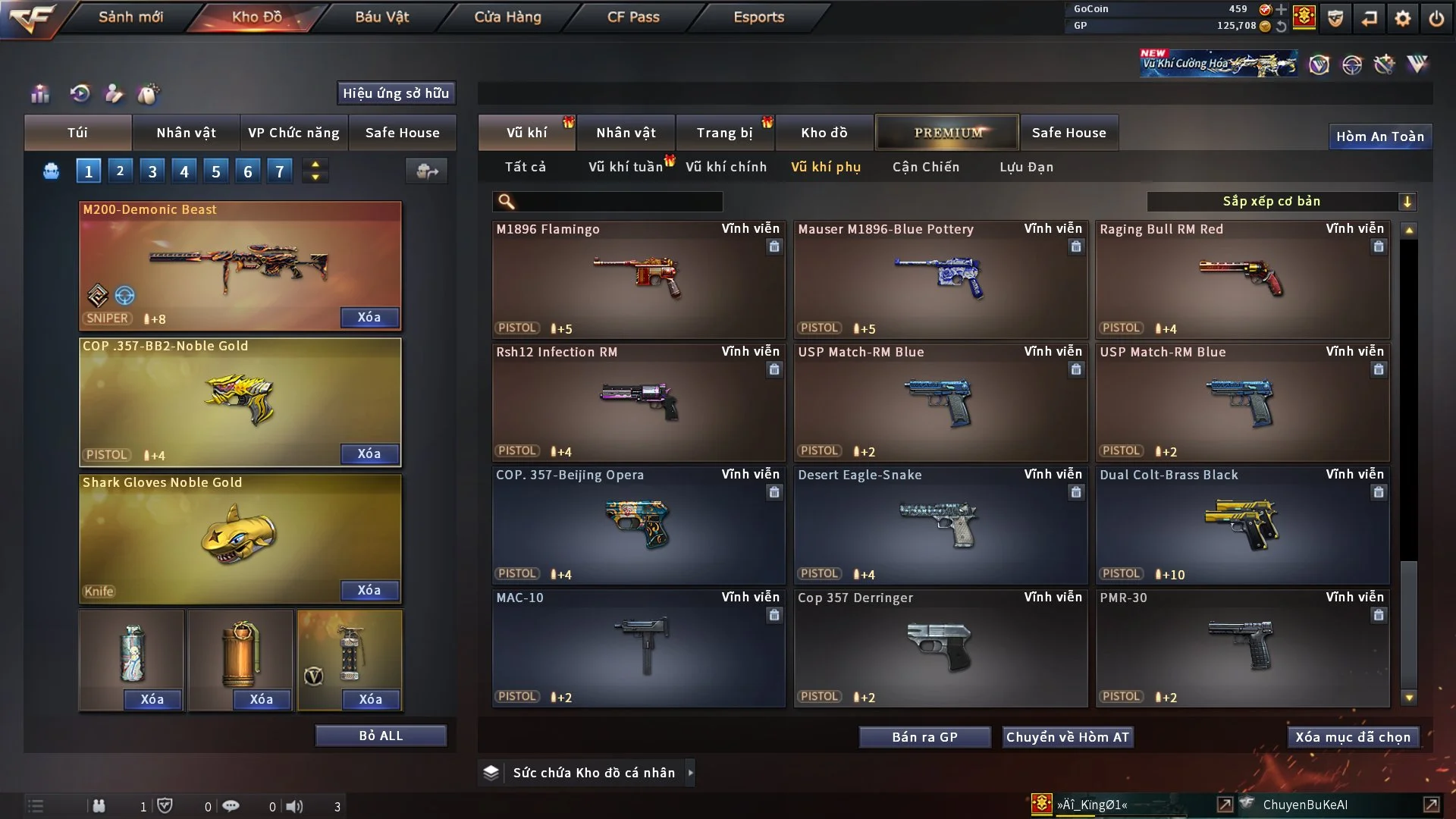Focus the weapon search field
1456x819 pixels.
[x=618, y=202]
